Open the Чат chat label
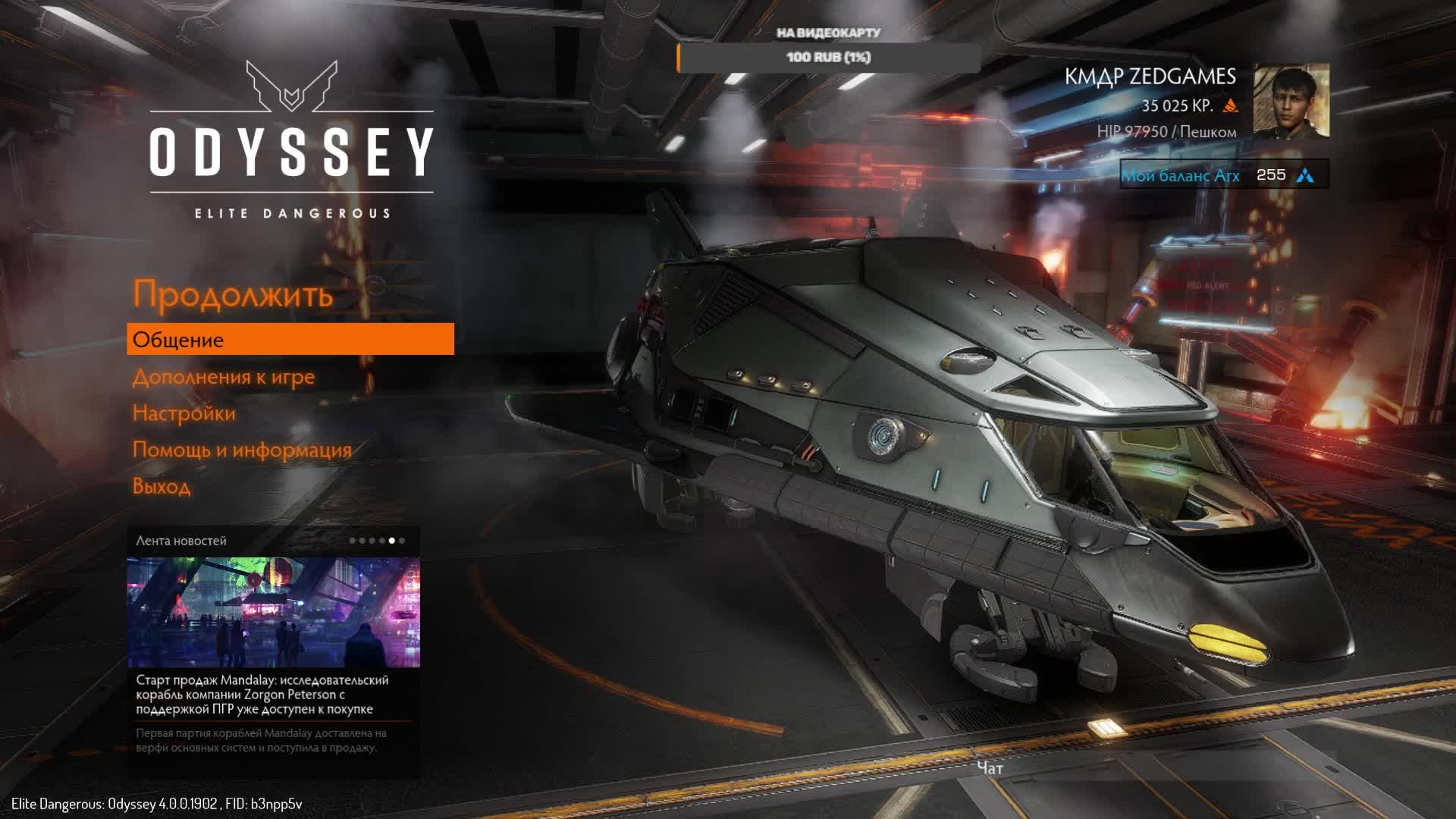The image size is (1456, 819). pos(990,768)
